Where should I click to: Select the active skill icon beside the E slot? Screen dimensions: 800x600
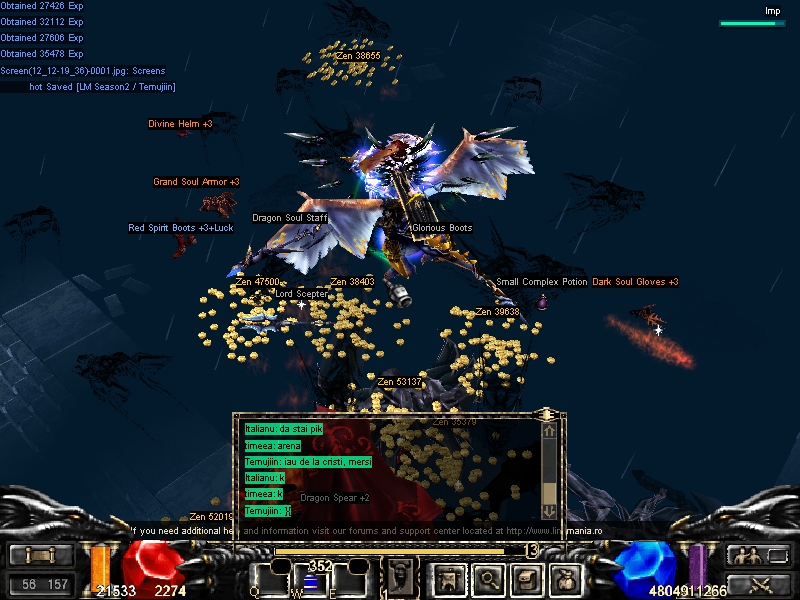(x=402, y=577)
